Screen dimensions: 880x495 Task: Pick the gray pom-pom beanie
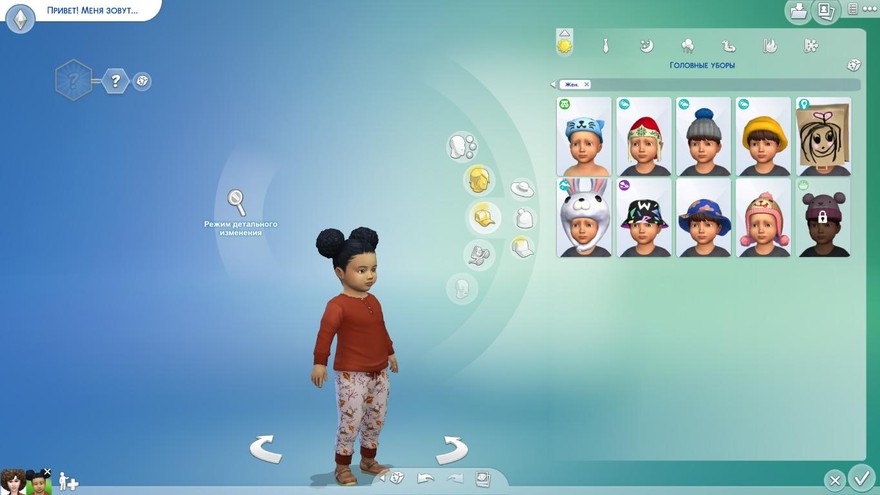(703, 136)
